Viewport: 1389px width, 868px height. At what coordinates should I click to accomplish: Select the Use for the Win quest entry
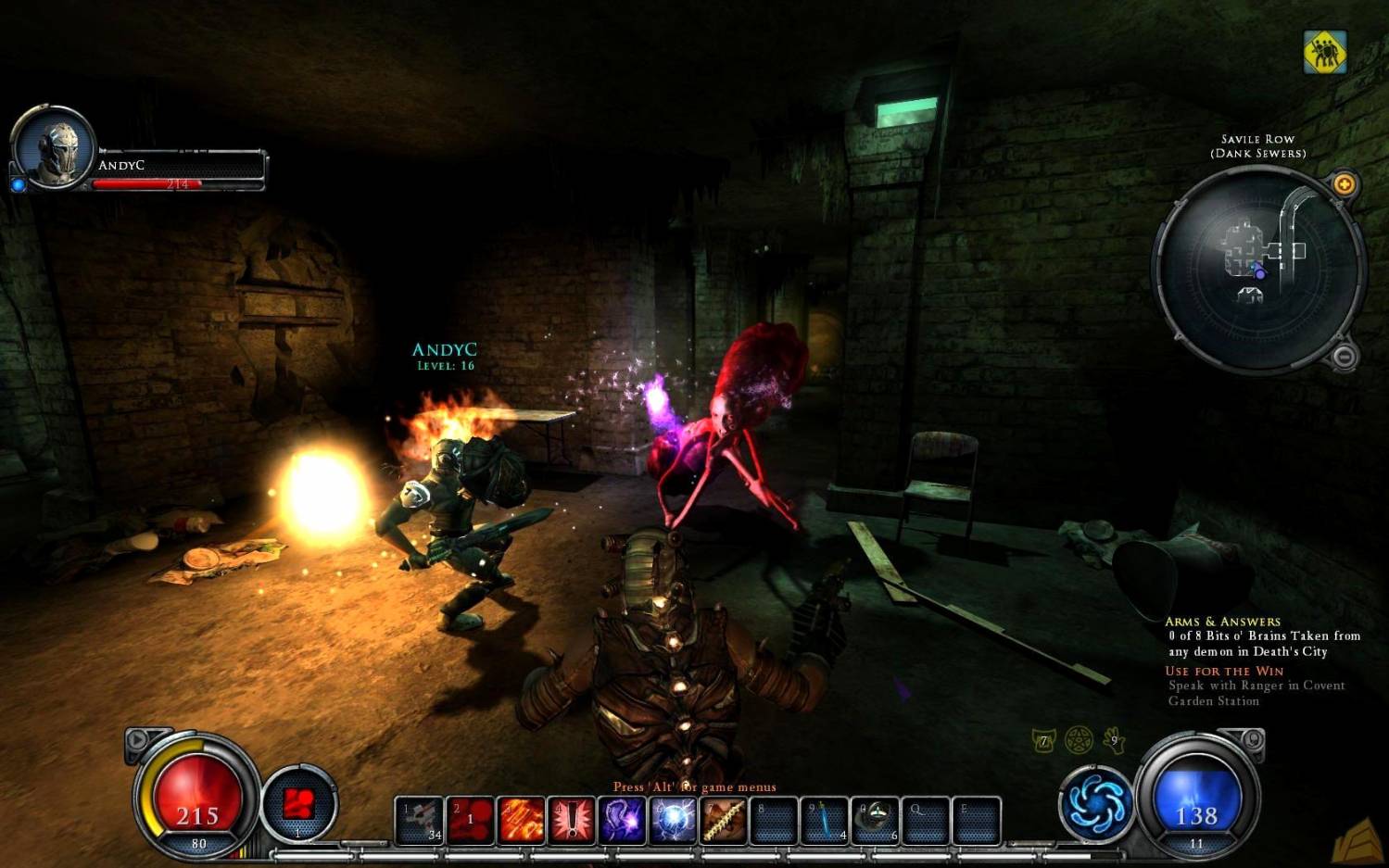coord(1224,671)
